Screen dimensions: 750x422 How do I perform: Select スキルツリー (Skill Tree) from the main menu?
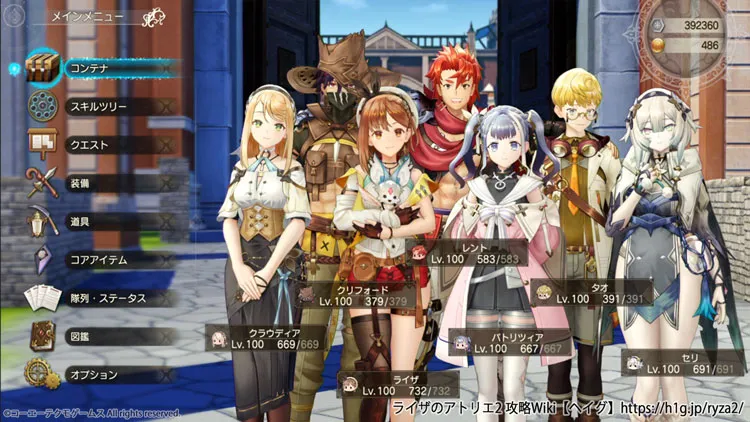[x=100, y=106]
